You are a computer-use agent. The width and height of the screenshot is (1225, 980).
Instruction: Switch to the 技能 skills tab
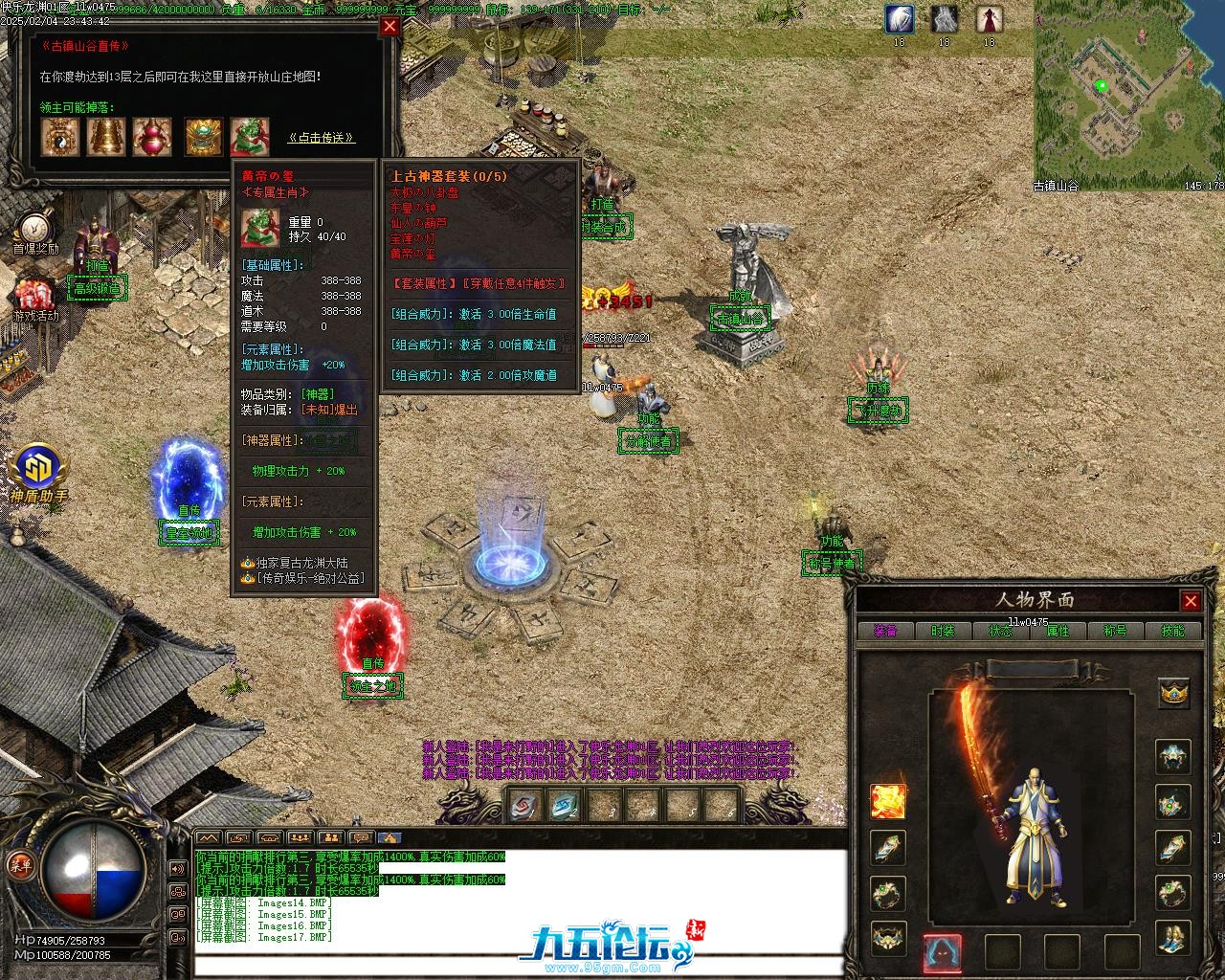[x=1172, y=631]
